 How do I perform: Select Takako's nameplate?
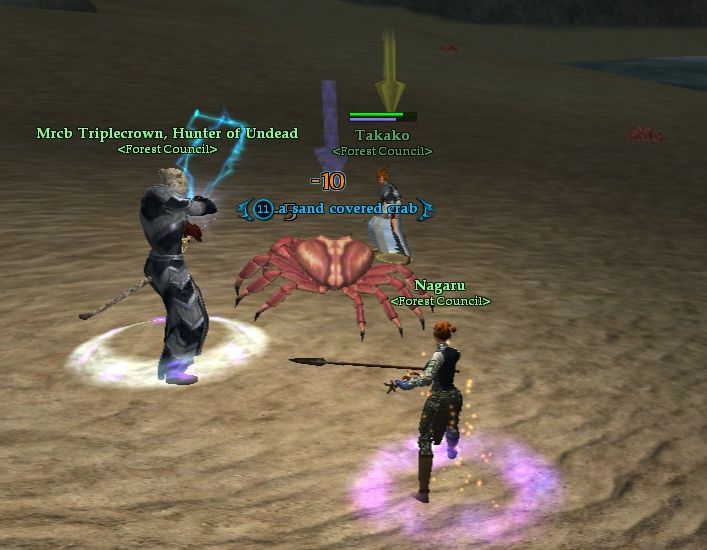[x=382, y=135]
